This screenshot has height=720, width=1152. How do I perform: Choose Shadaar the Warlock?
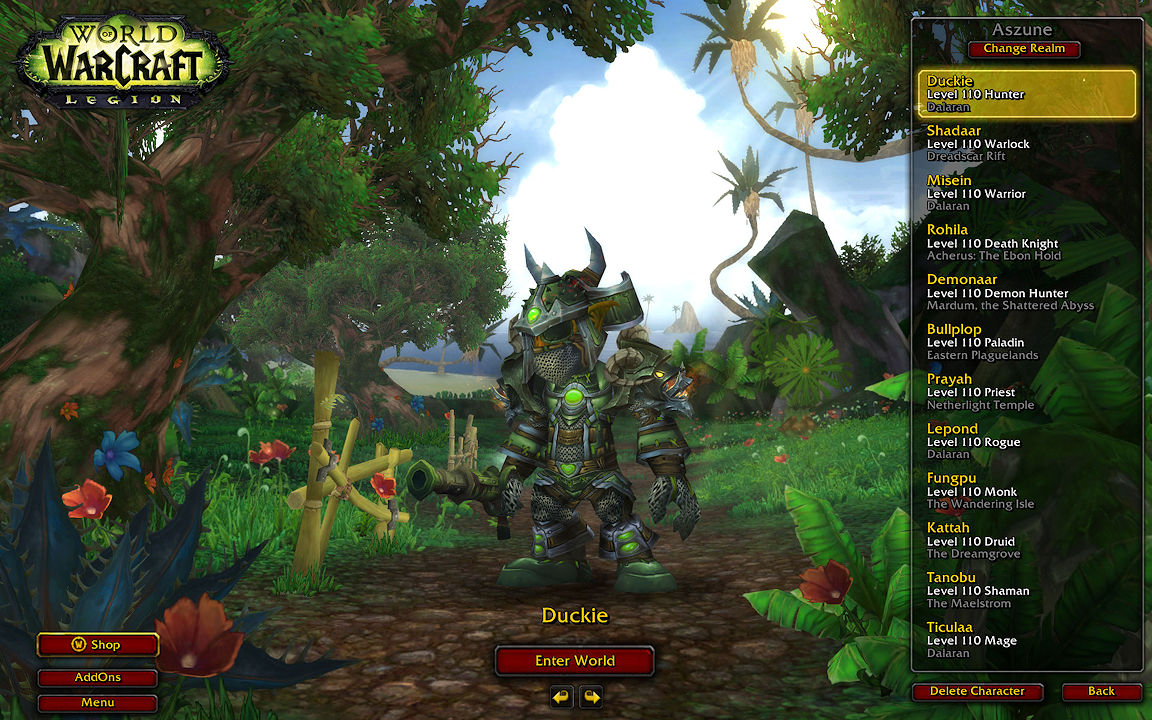1027,143
